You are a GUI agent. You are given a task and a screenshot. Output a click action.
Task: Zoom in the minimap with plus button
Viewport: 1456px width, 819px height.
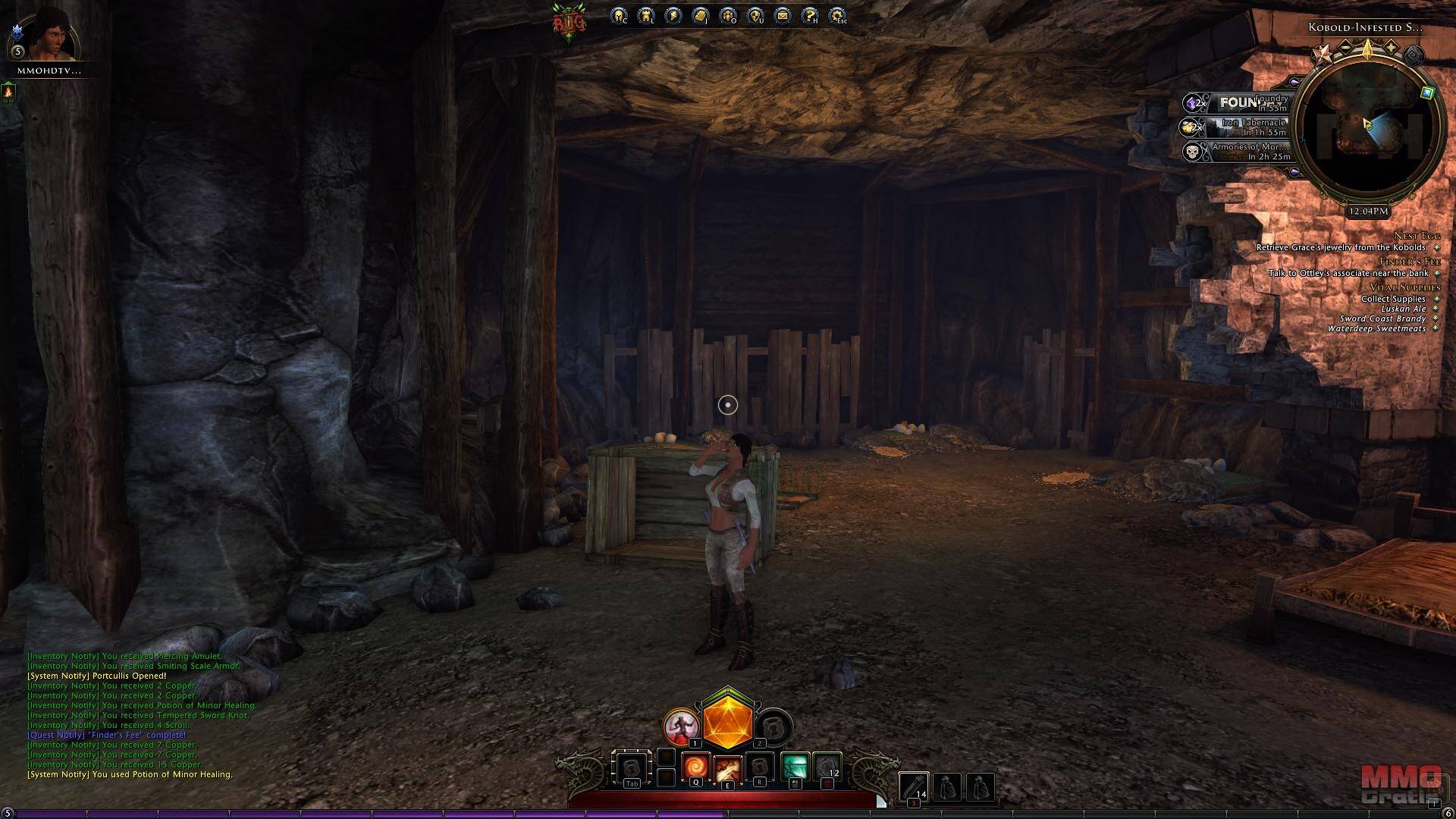pyautogui.click(x=1392, y=48)
